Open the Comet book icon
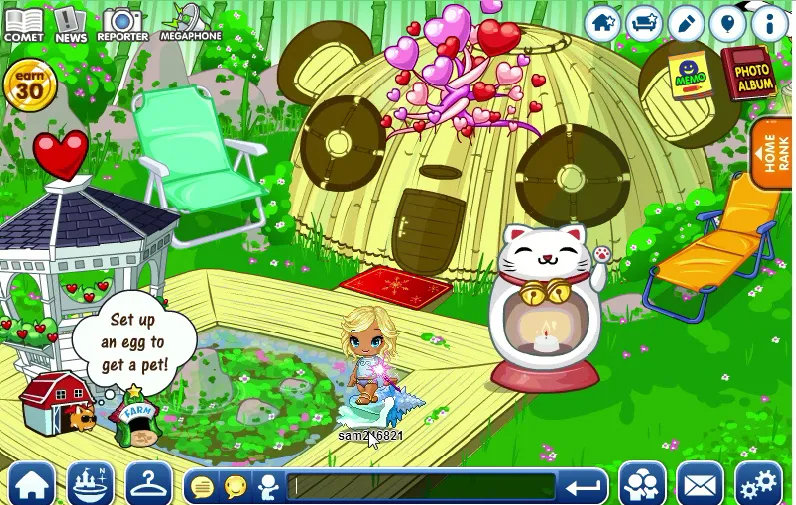796x505 pixels. point(23,24)
